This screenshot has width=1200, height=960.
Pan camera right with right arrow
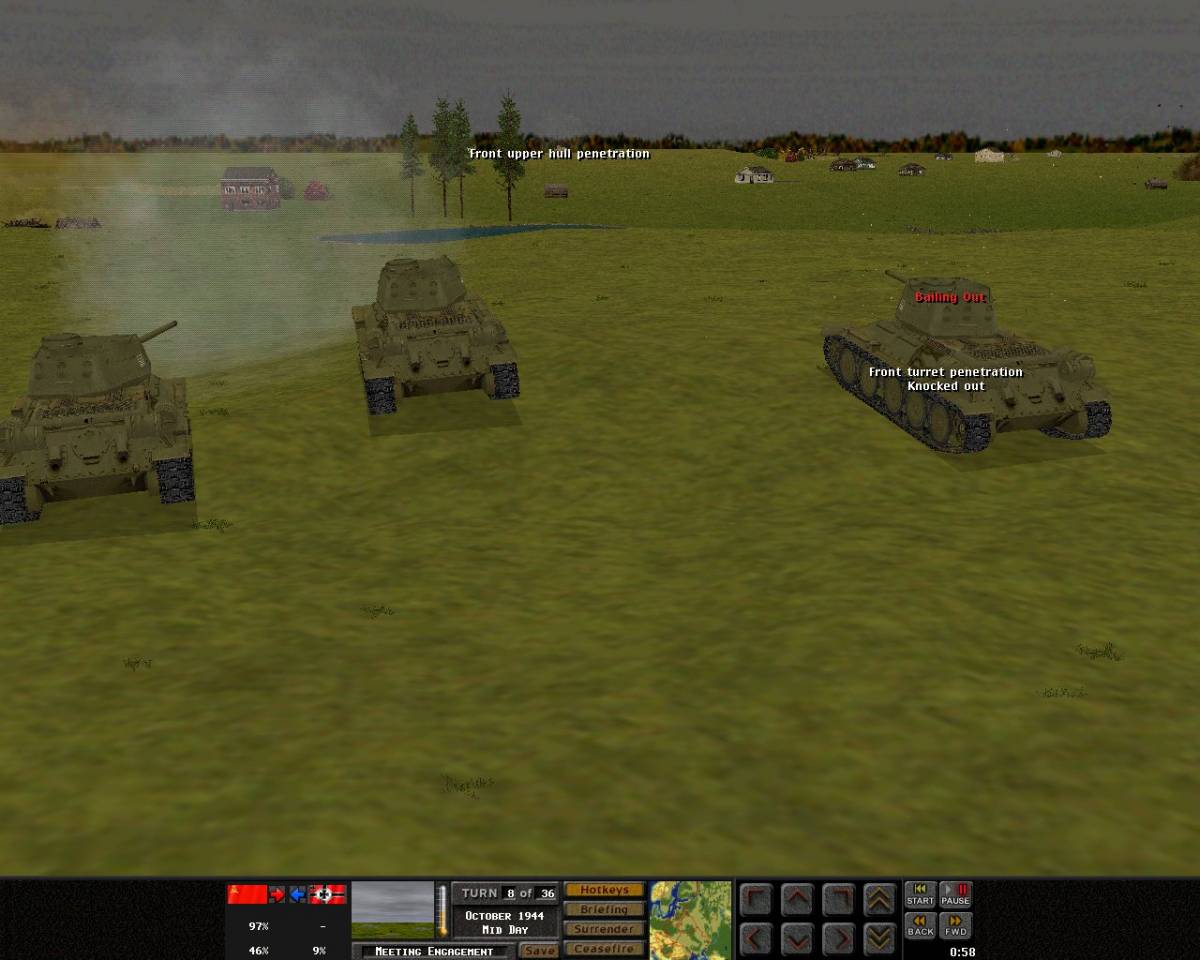point(838,939)
